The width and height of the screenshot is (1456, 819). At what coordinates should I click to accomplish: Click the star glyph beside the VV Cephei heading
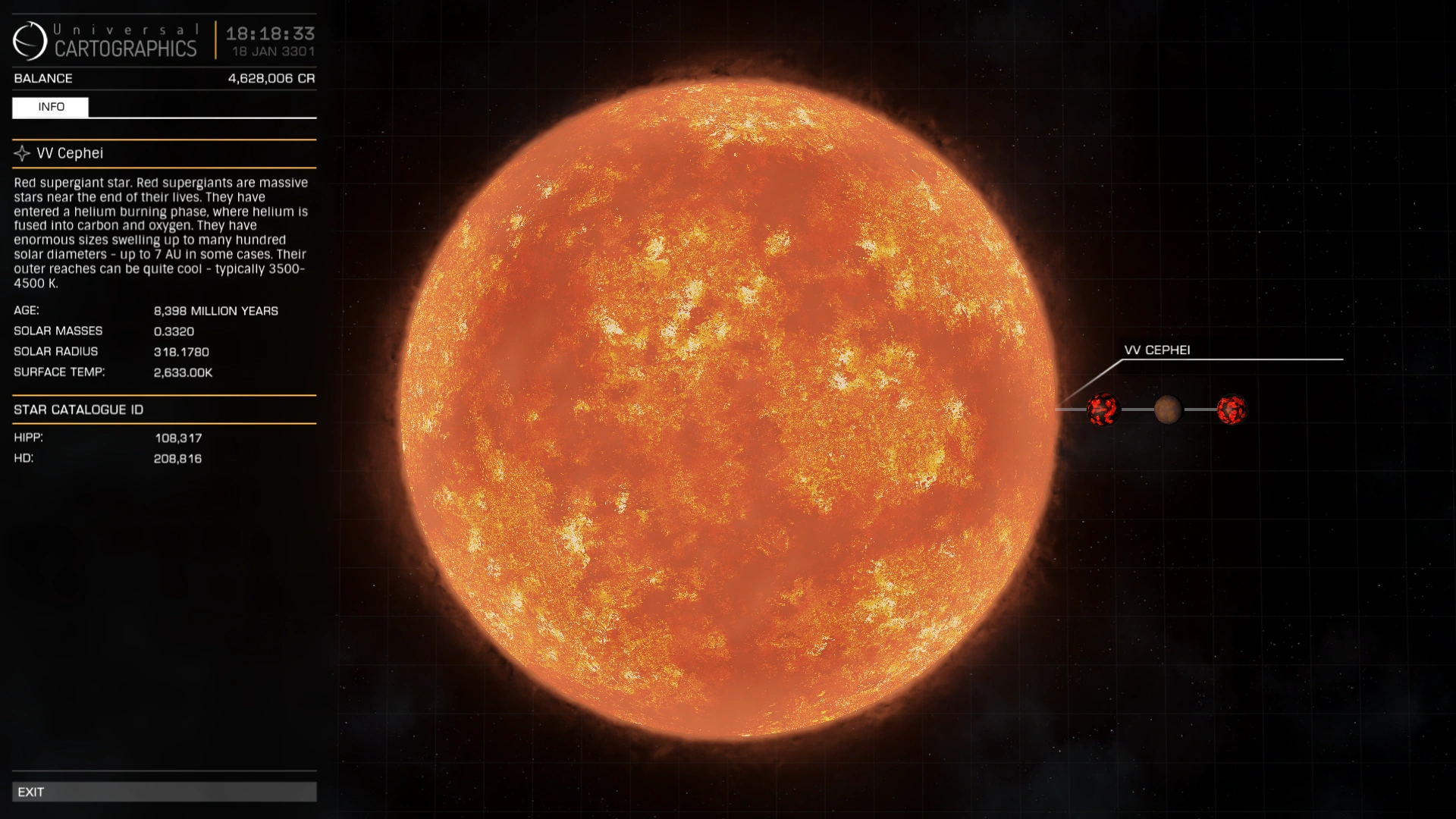pos(20,153)
